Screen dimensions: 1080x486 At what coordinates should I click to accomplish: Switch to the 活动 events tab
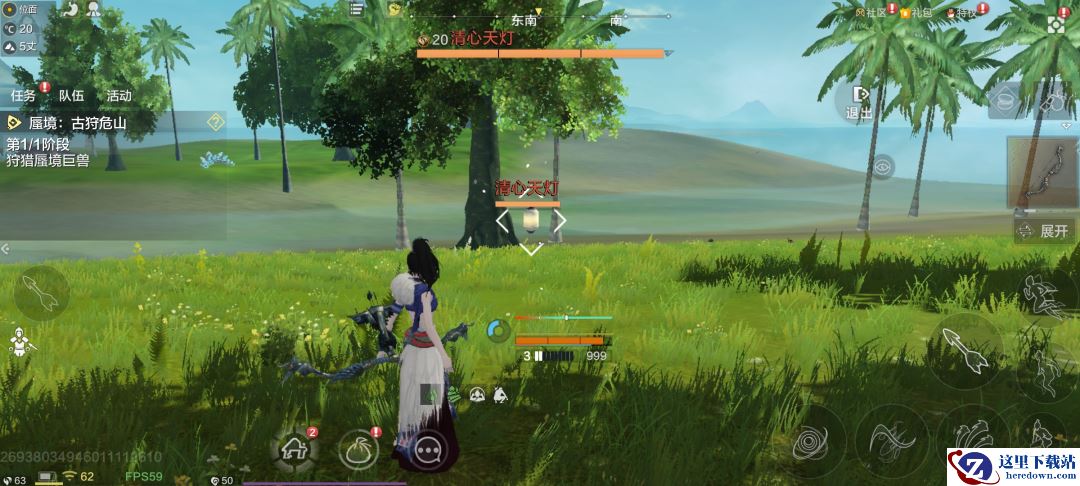(119, 96)
